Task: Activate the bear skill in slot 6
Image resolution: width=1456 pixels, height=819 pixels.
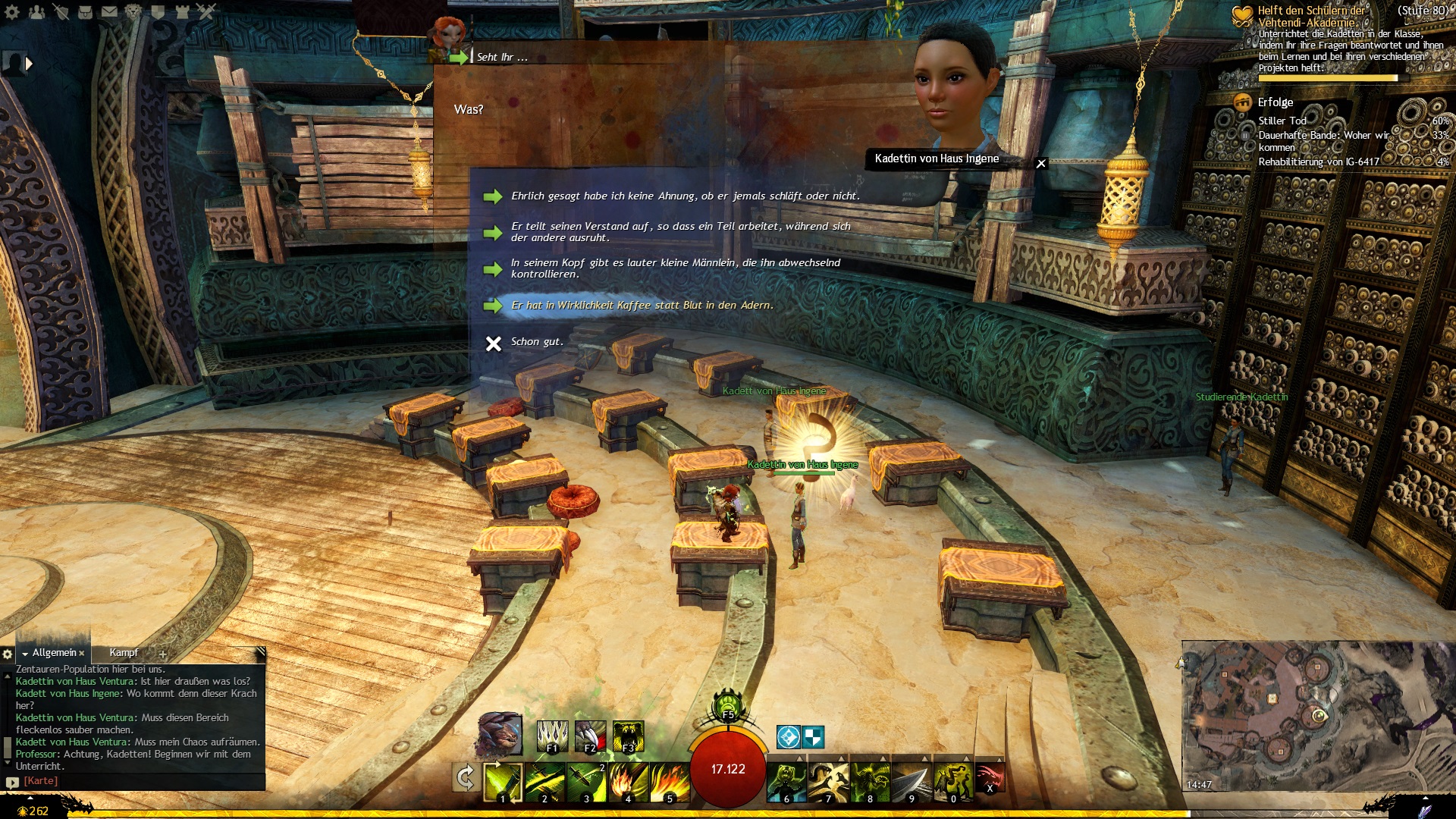Action: [786, 782]
